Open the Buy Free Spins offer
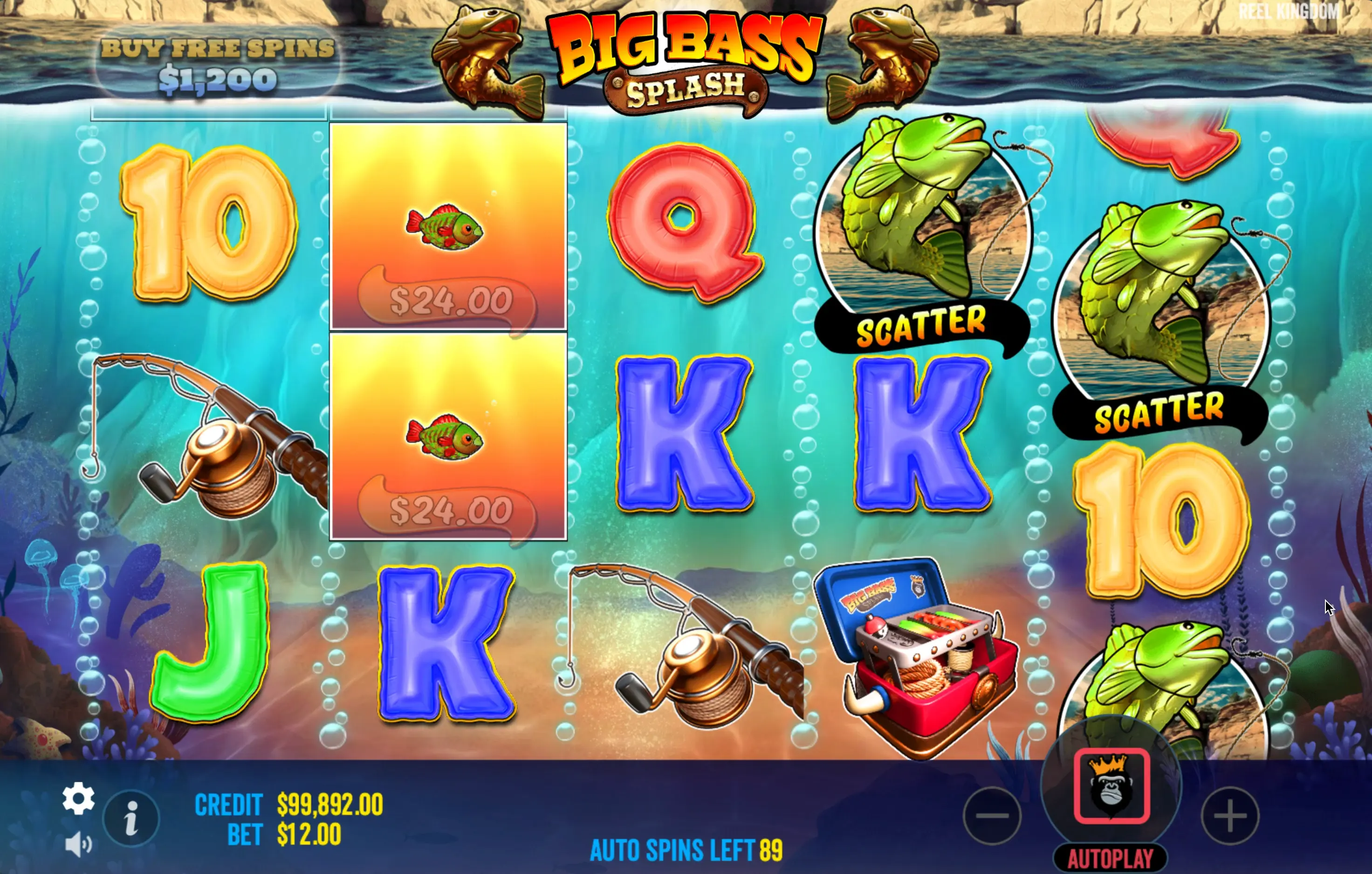 pos(217,64)
